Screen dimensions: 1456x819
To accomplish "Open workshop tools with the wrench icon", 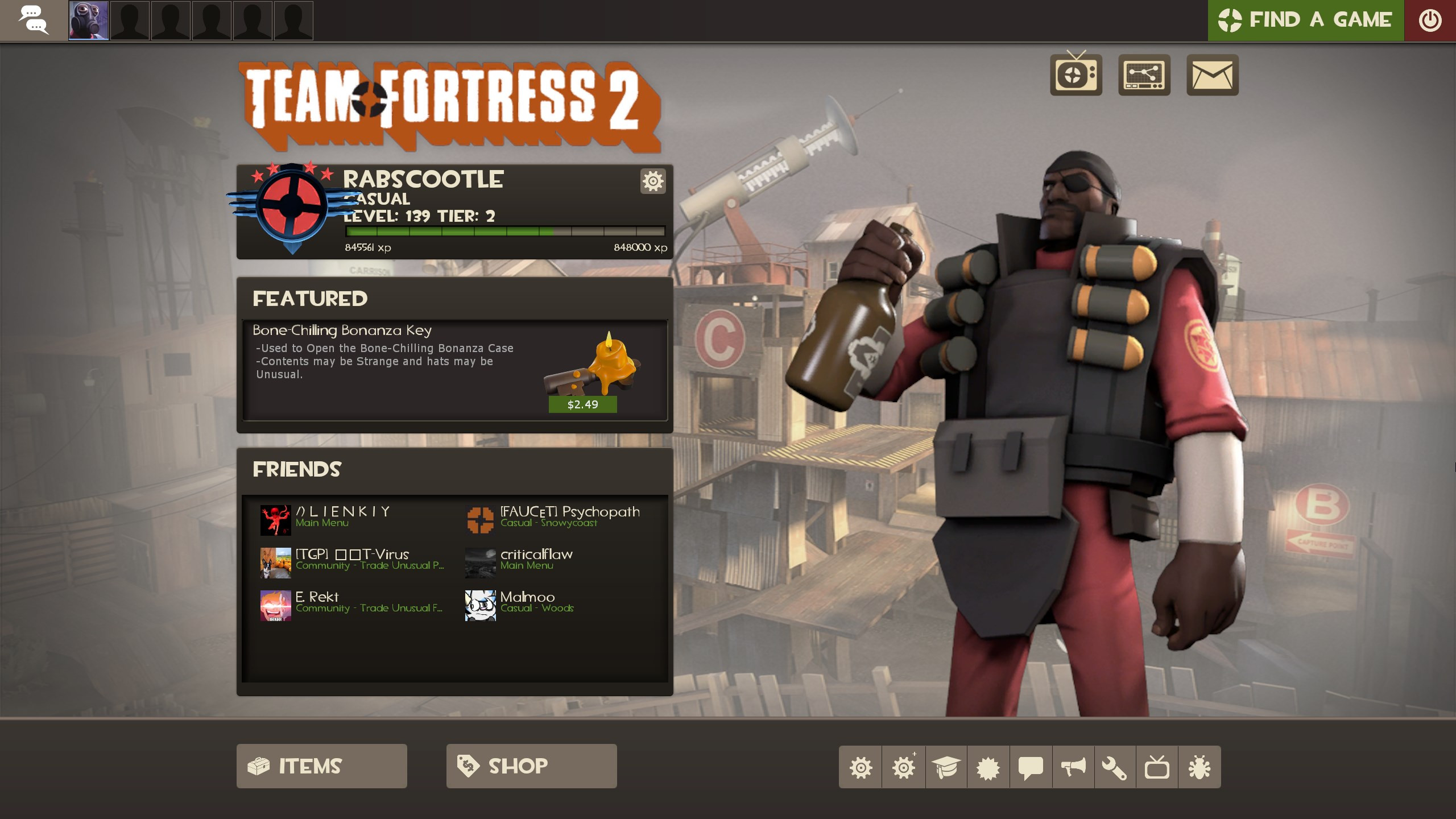I will click(x=1116, y=766).
